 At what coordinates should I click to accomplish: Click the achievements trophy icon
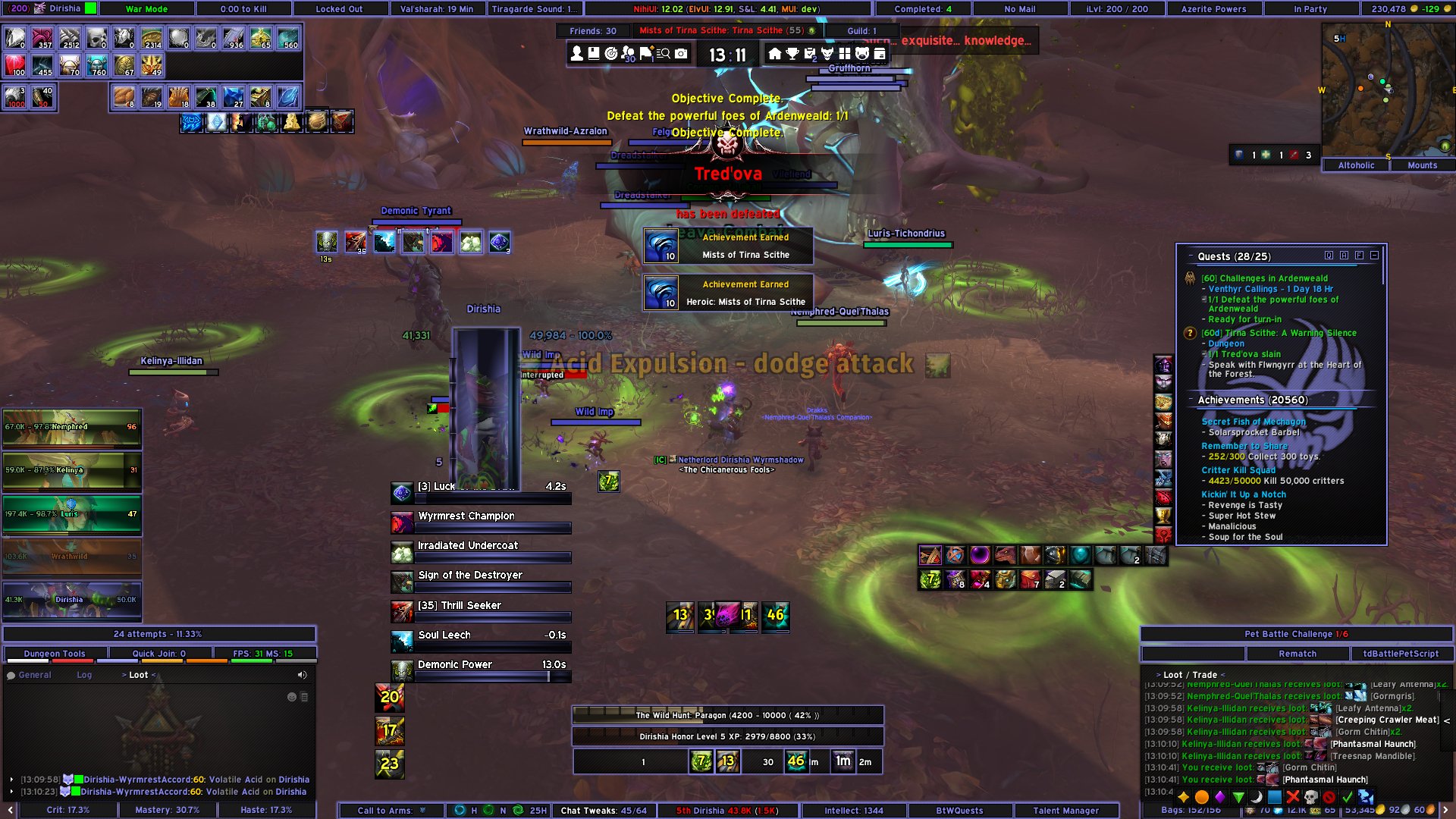(x=792, y=54)
